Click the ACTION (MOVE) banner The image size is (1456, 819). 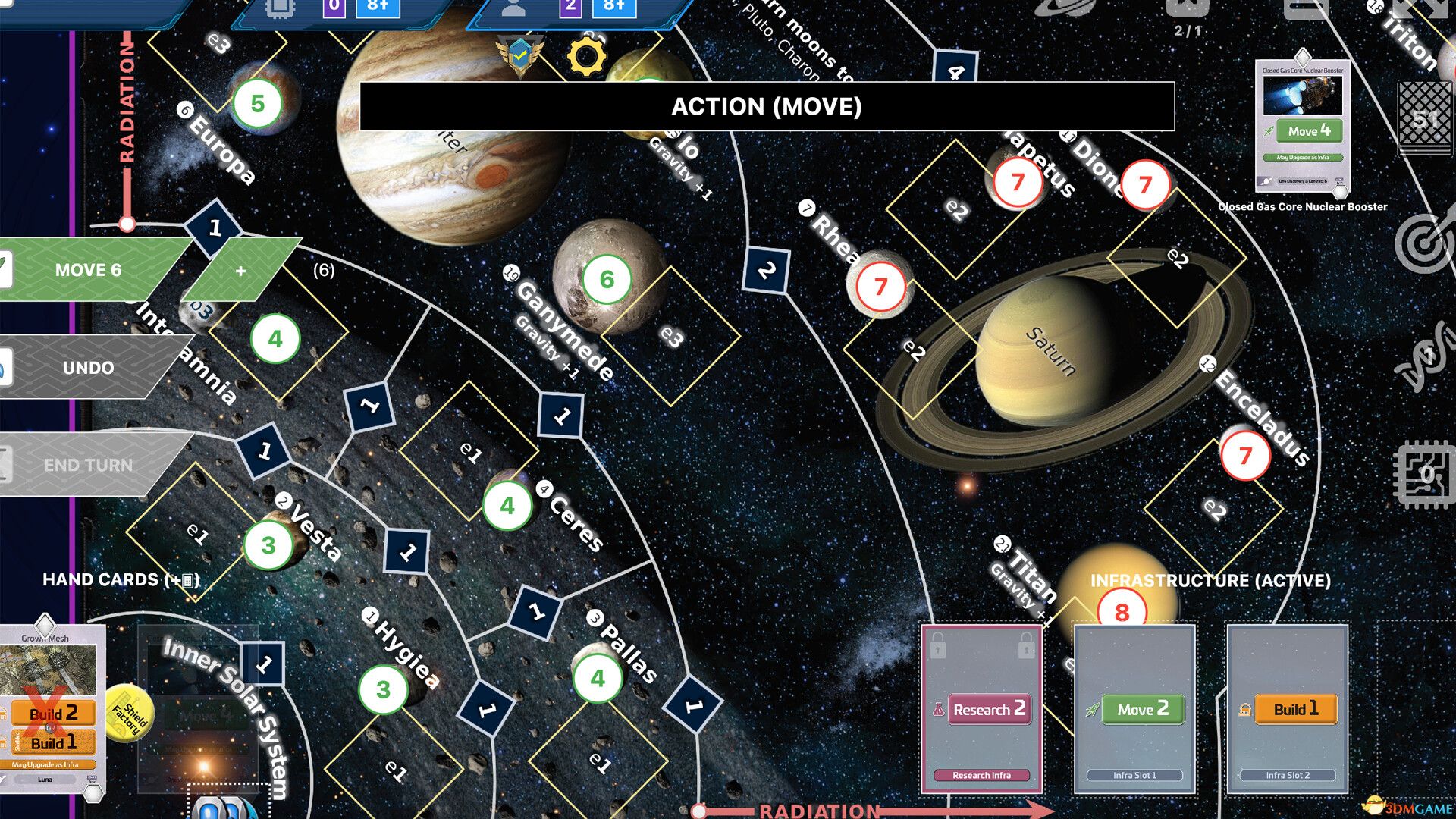point(767,107)
